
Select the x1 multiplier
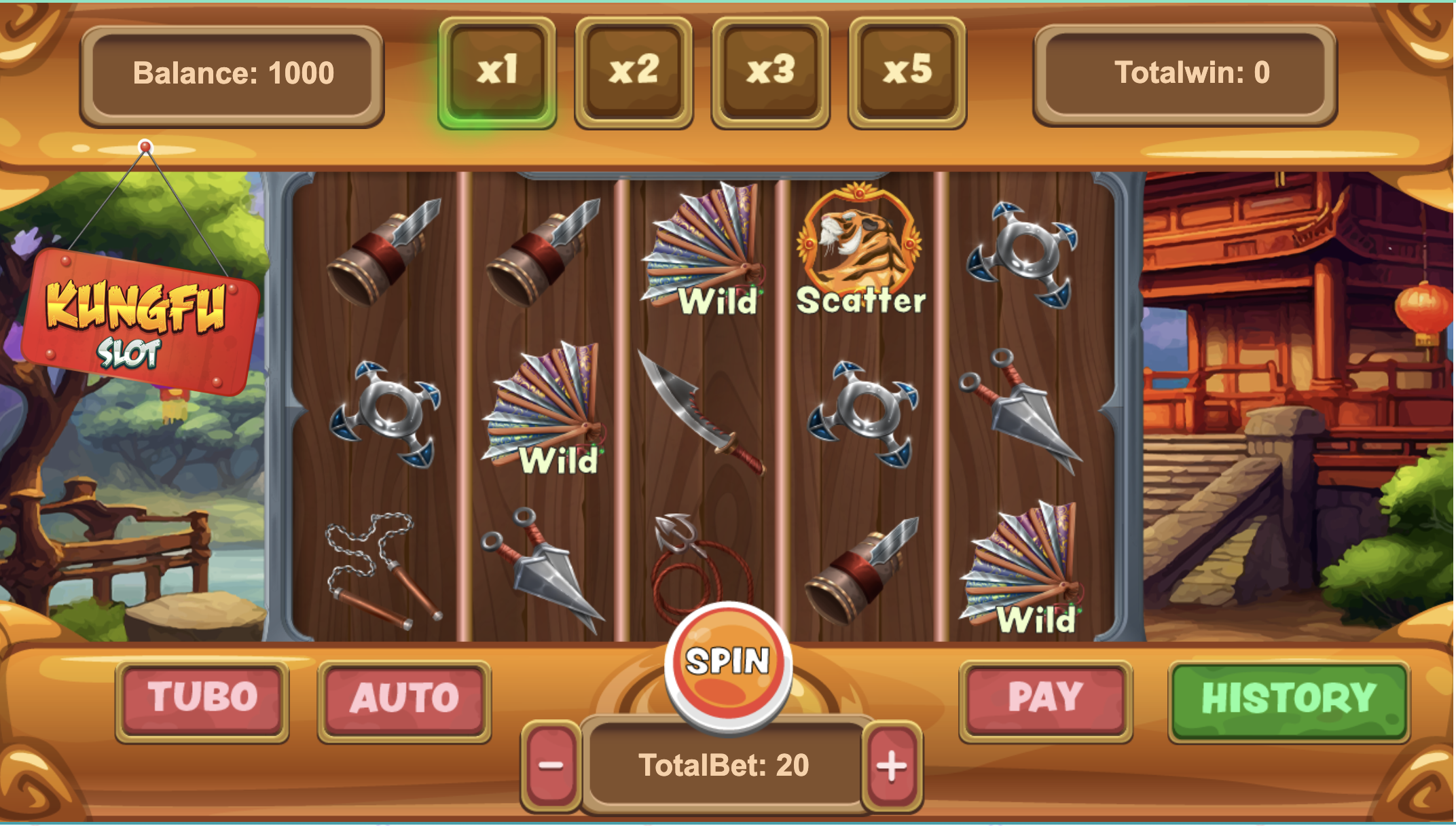pos(497,72)
